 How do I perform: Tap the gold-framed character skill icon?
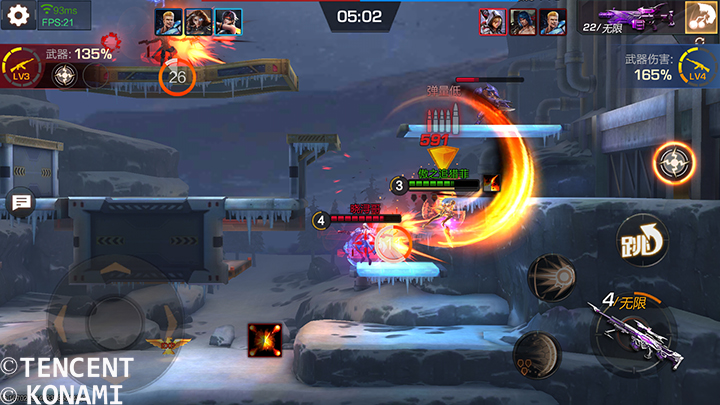(698, 17)
